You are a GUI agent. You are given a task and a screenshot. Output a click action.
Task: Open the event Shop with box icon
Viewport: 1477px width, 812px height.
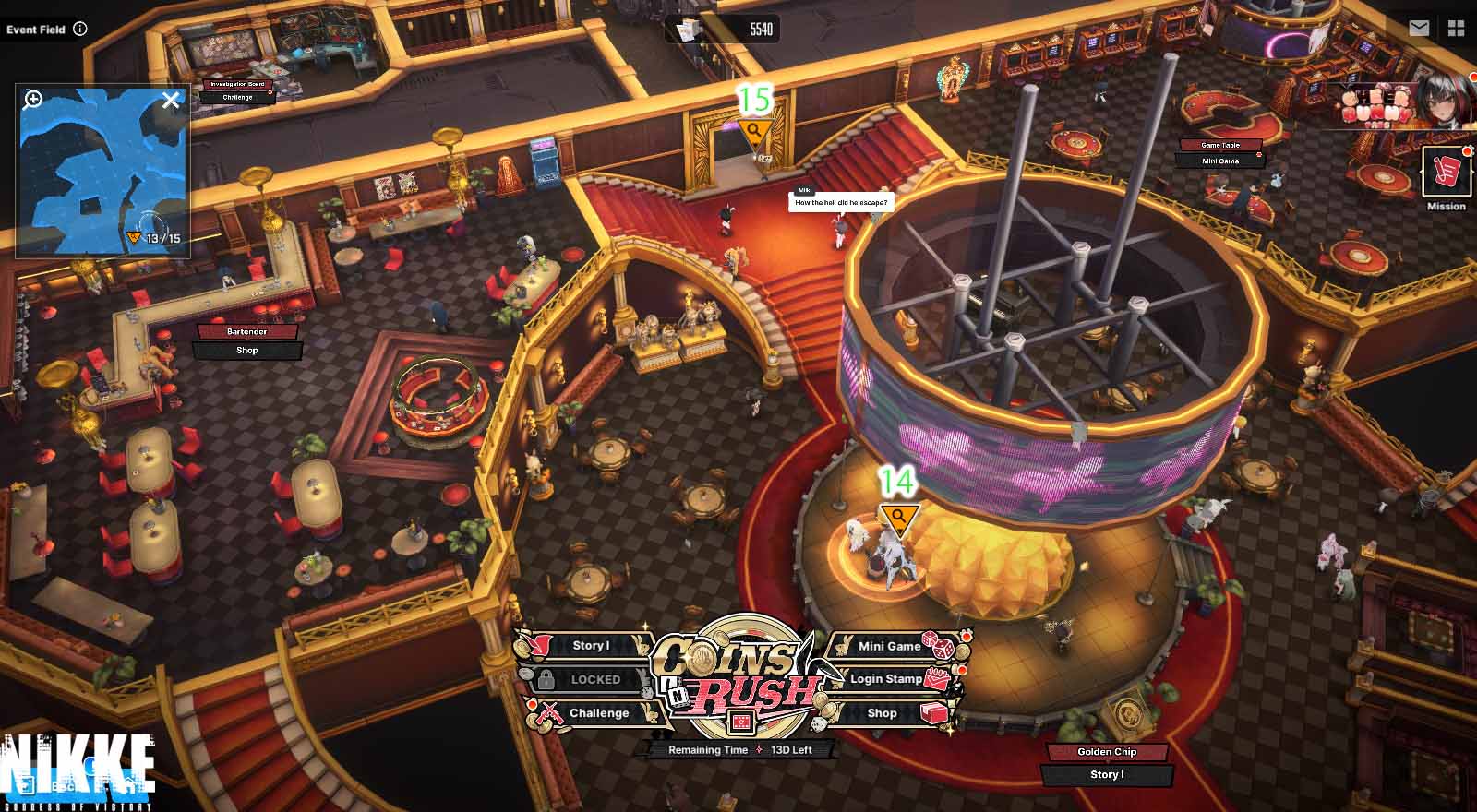click(x=883, y=713)
